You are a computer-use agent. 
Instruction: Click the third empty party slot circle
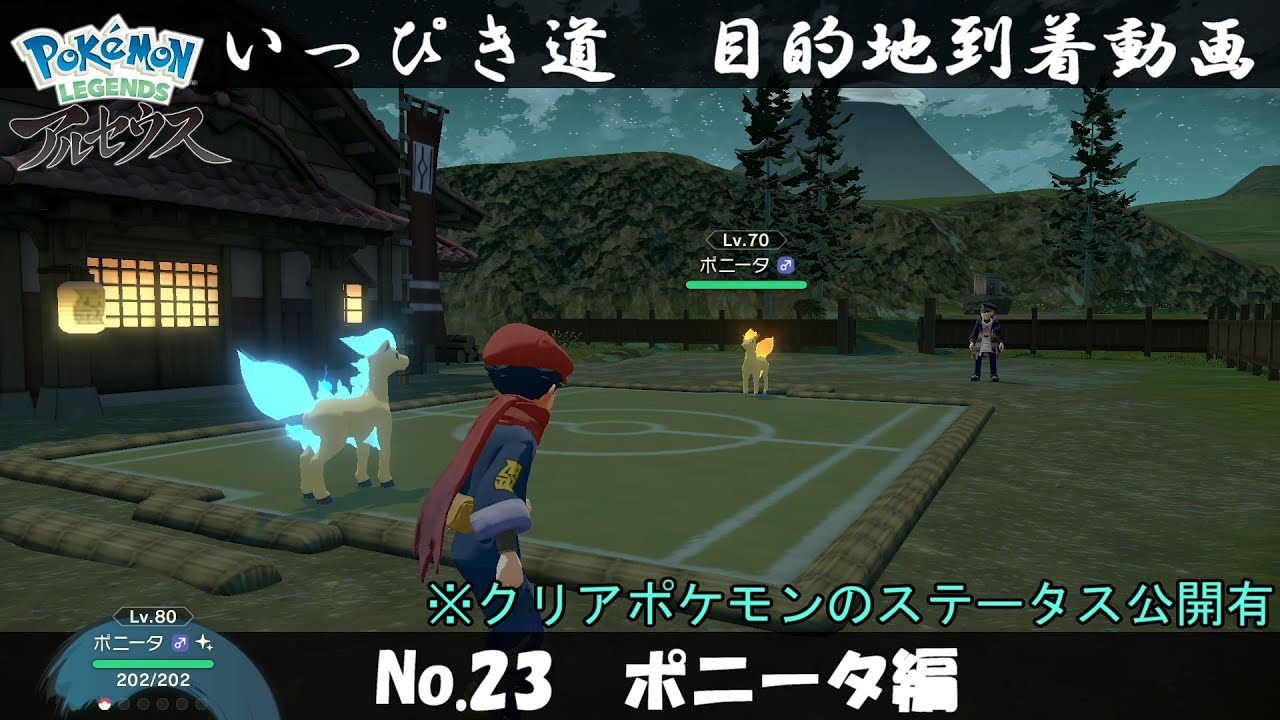142,703
